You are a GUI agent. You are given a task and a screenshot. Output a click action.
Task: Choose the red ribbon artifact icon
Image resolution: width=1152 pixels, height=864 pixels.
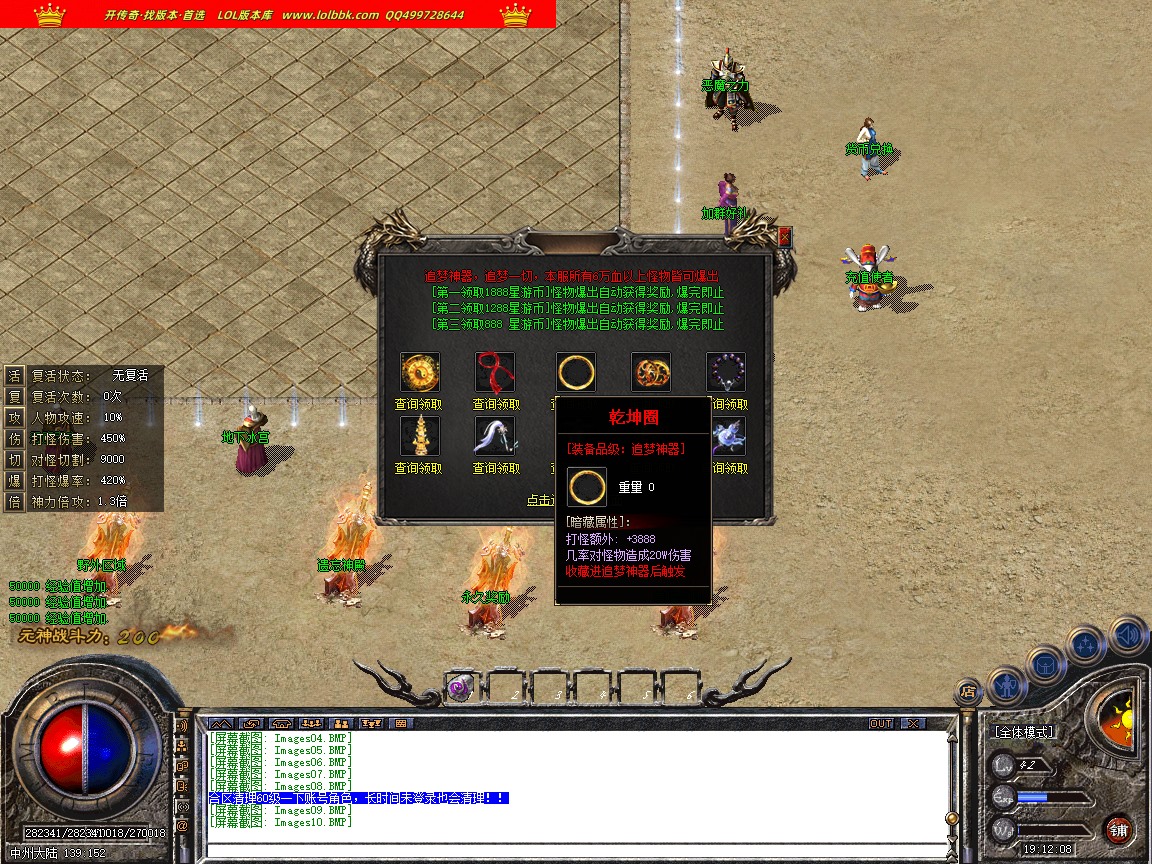pyautogui.click(x=495, y=372)
